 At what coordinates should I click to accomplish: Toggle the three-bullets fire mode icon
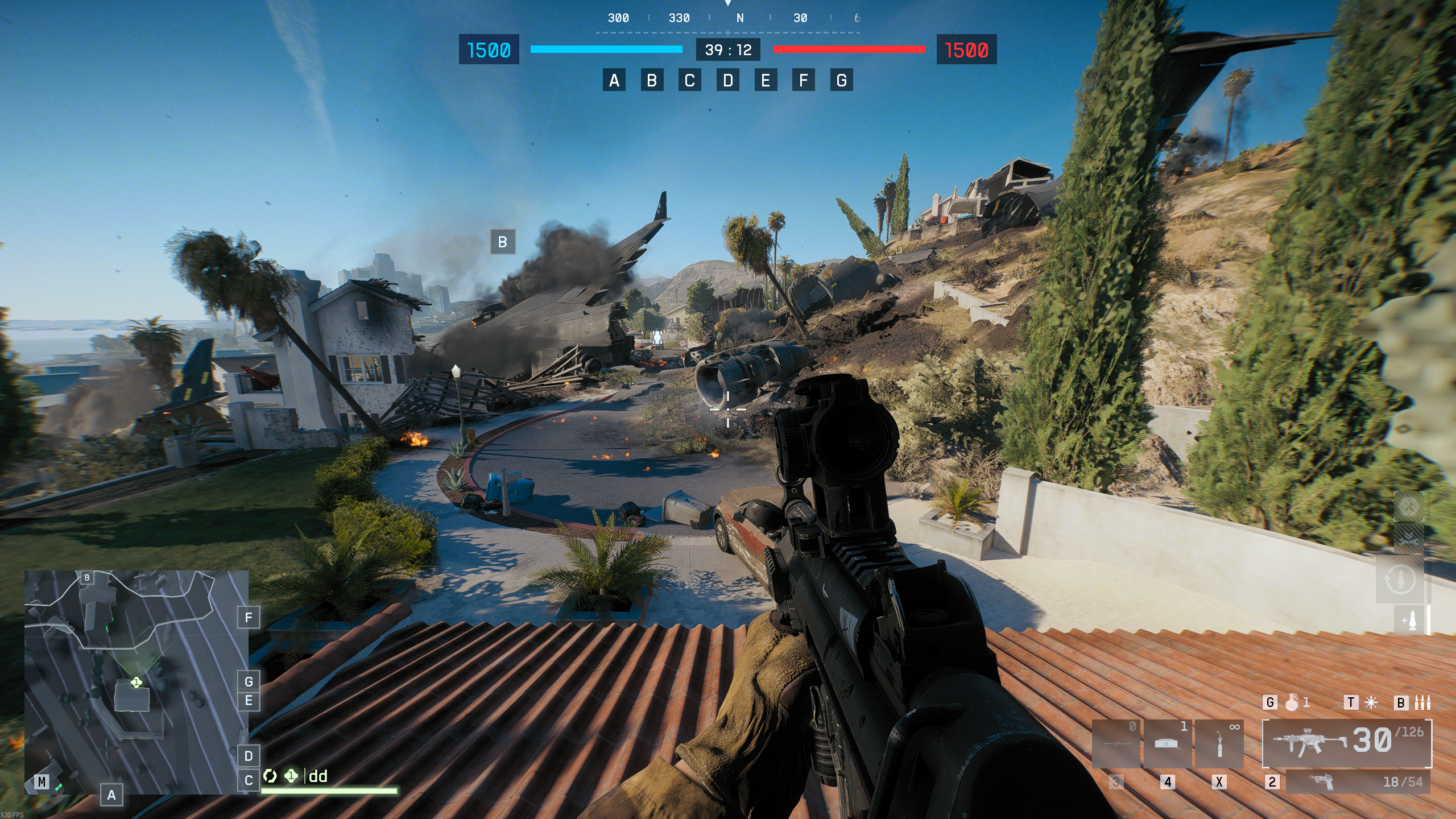point(1422,703)
